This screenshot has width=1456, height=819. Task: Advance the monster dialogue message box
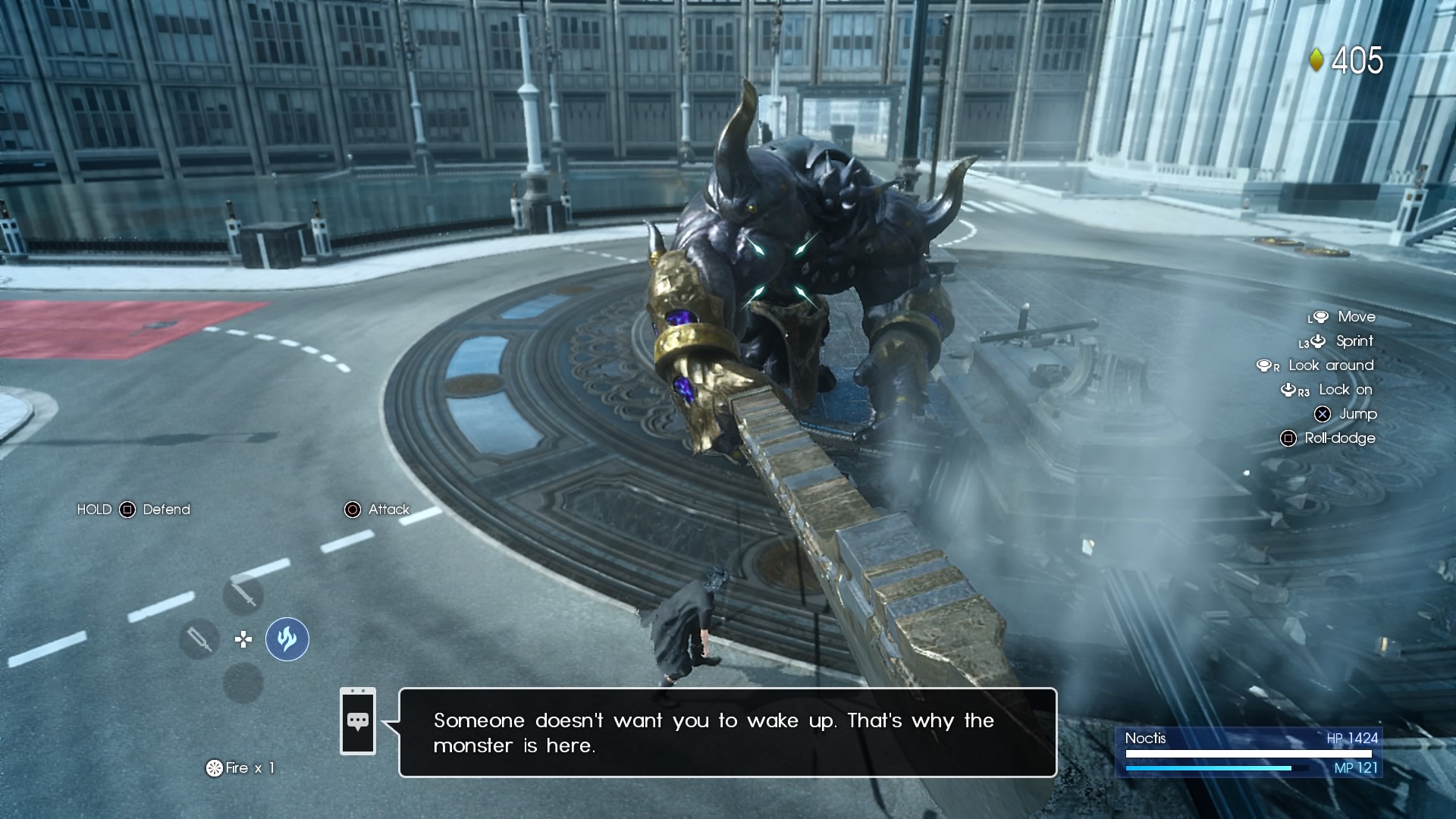coord(727,733)
